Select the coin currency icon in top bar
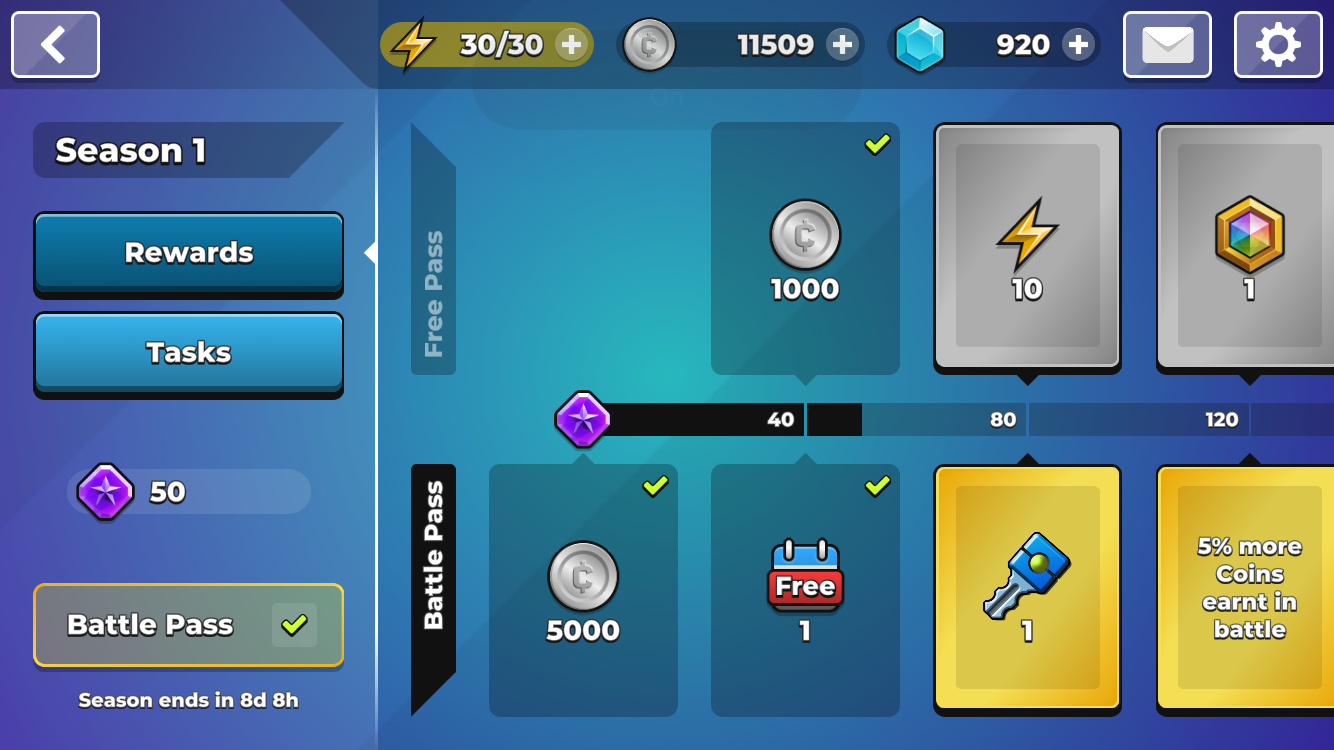The height and width of the screenshot is (750, 1334). click(650, 44)
